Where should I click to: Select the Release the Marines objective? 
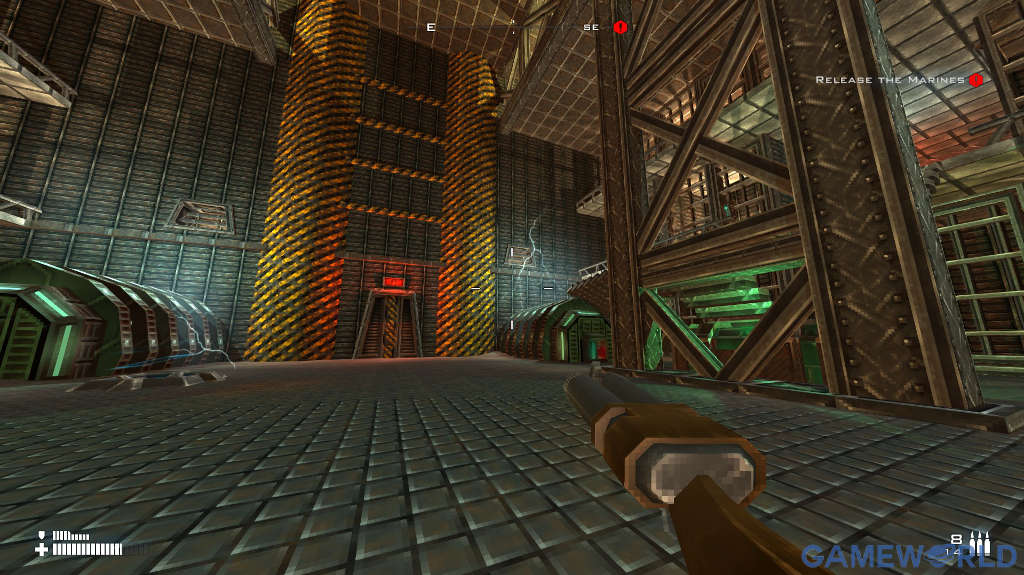click(890, 80)
